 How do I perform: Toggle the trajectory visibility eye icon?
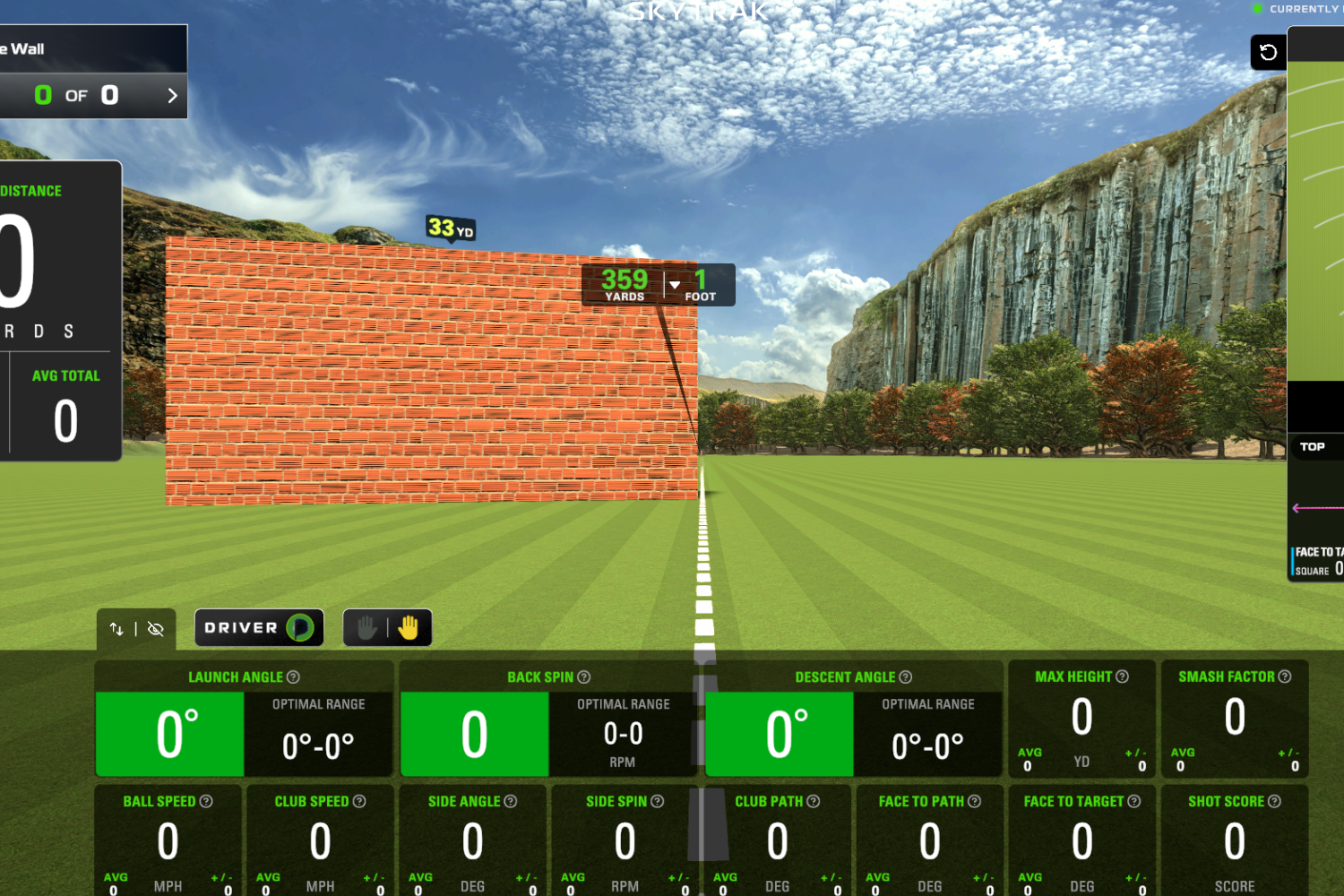coord(155,630)
